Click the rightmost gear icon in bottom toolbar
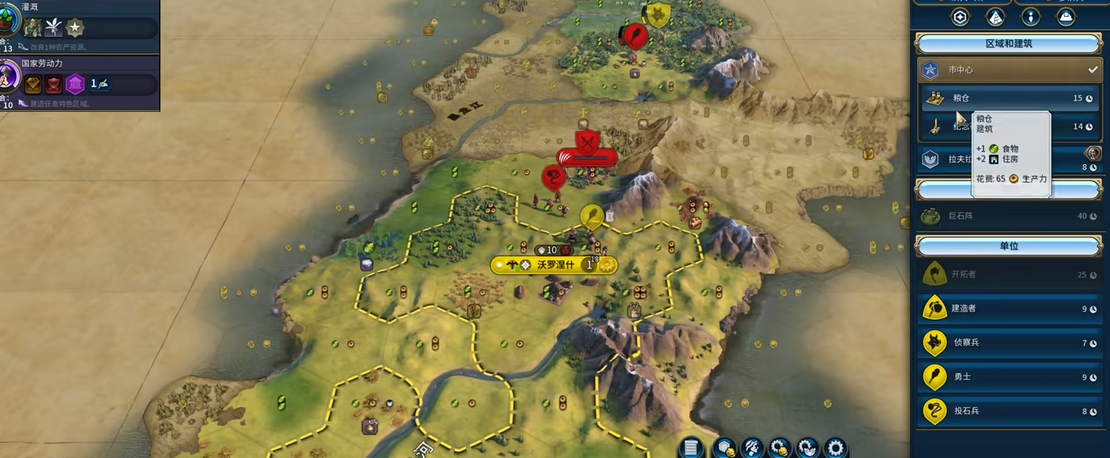 pyautogui.click(x=834, y=448)
